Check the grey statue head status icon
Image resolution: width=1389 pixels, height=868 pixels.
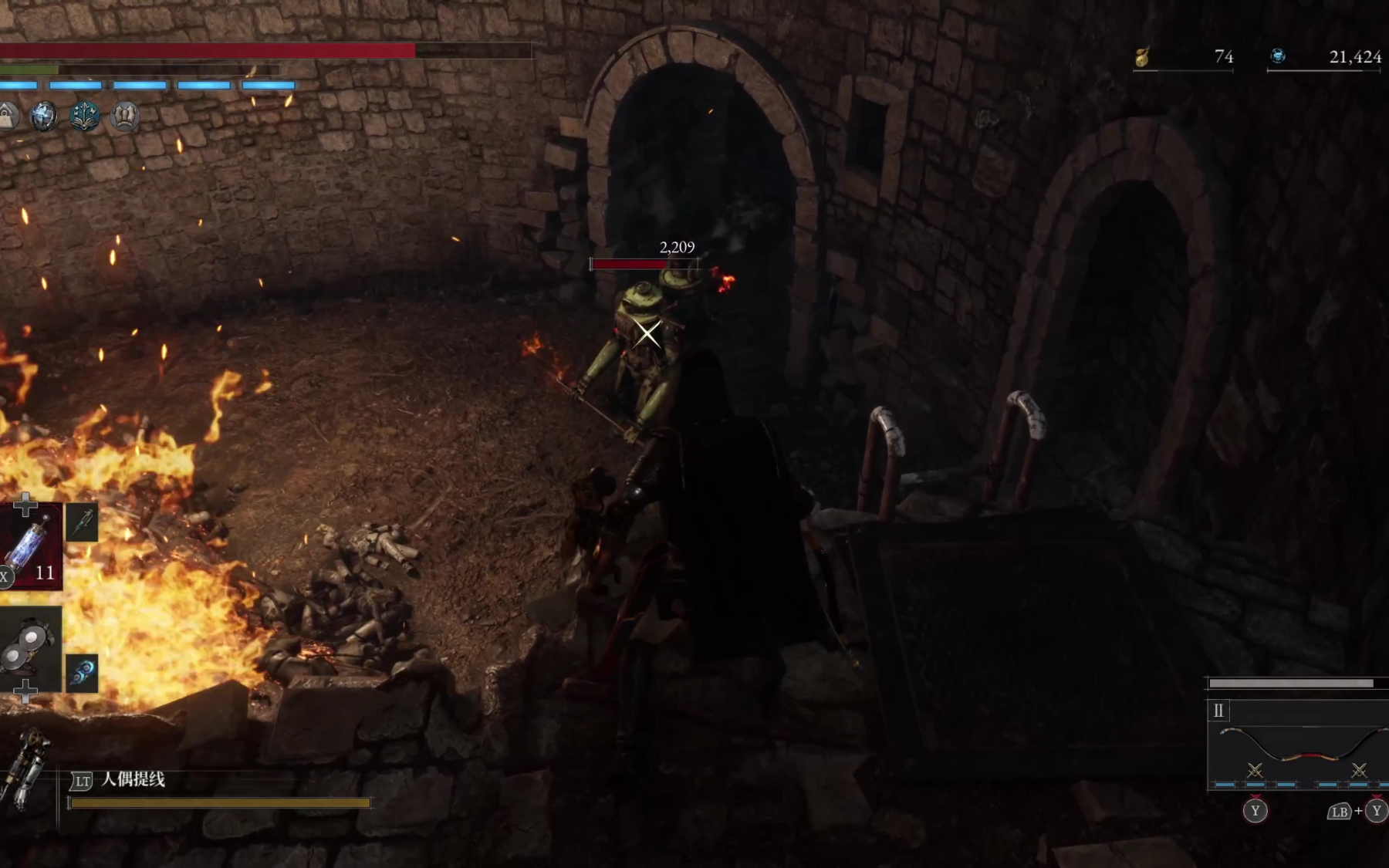click(125, 117)
